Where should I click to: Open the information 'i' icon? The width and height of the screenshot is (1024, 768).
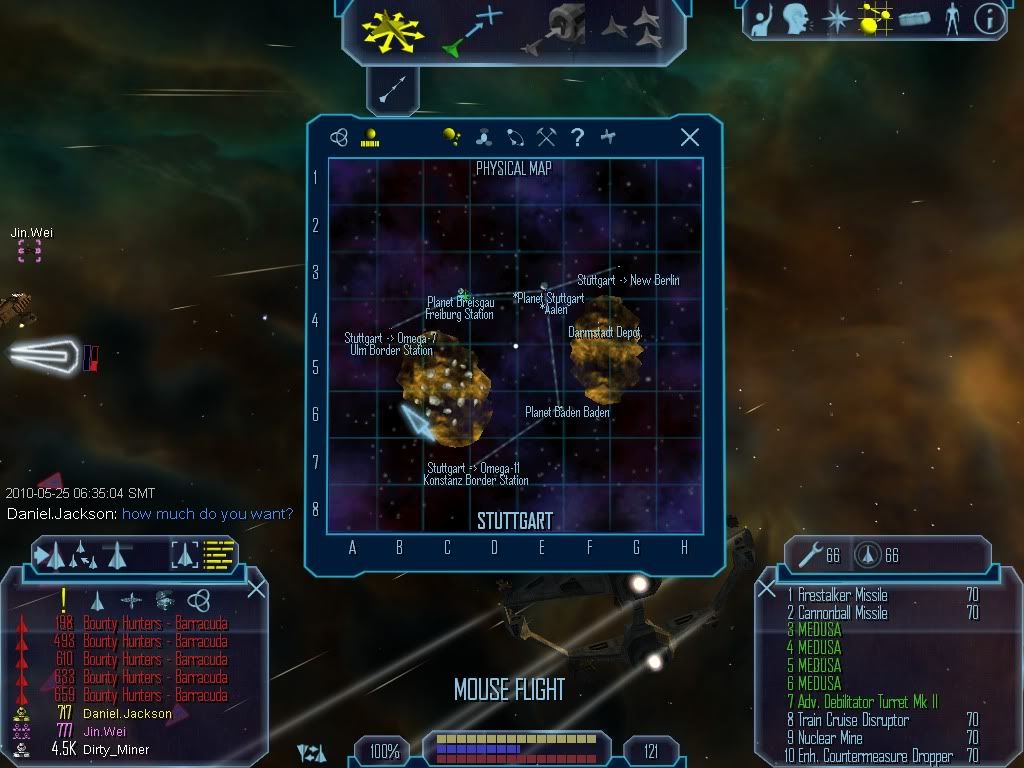pos(988,19)
